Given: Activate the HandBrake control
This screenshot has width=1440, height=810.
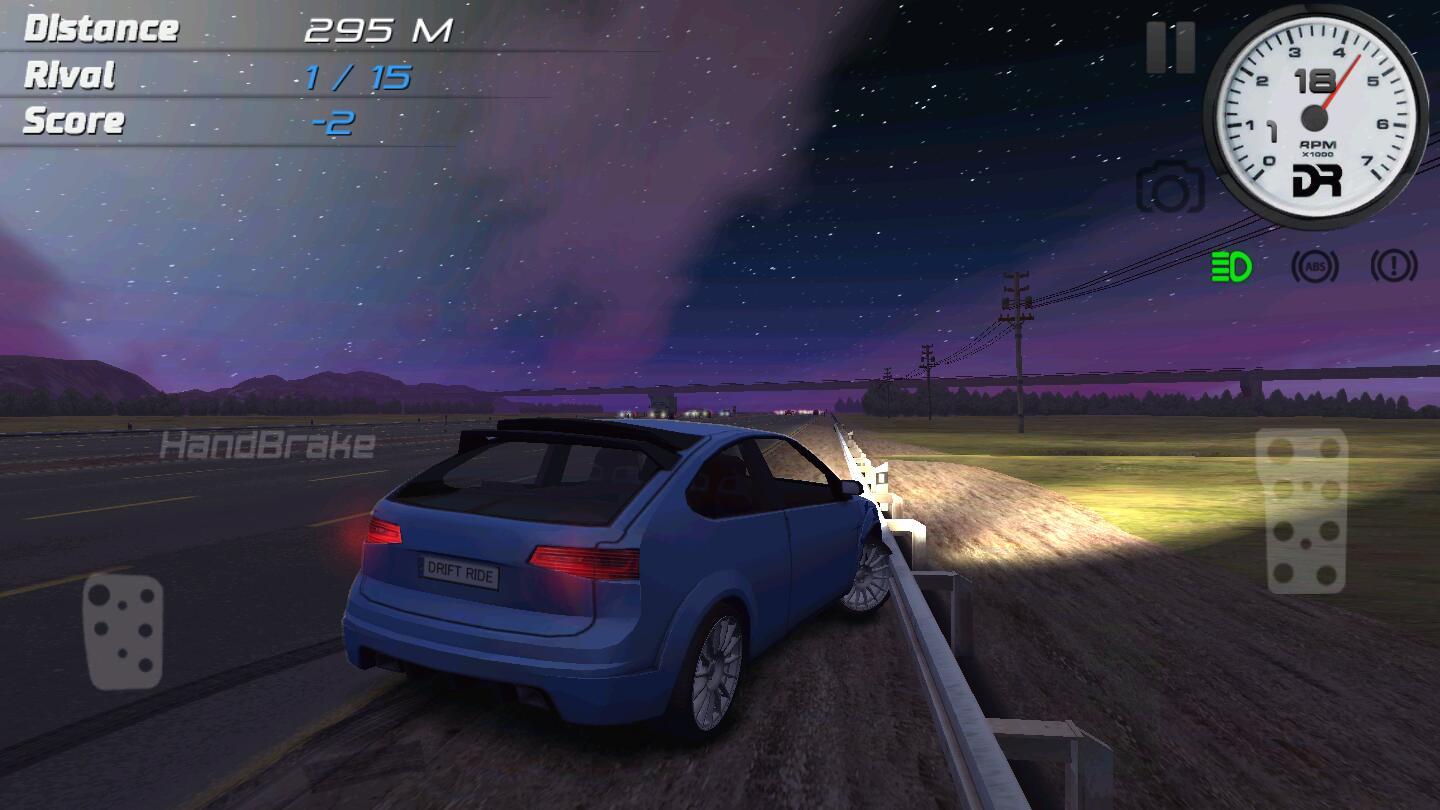Looking at the screenshot, I should pos(267,445).
